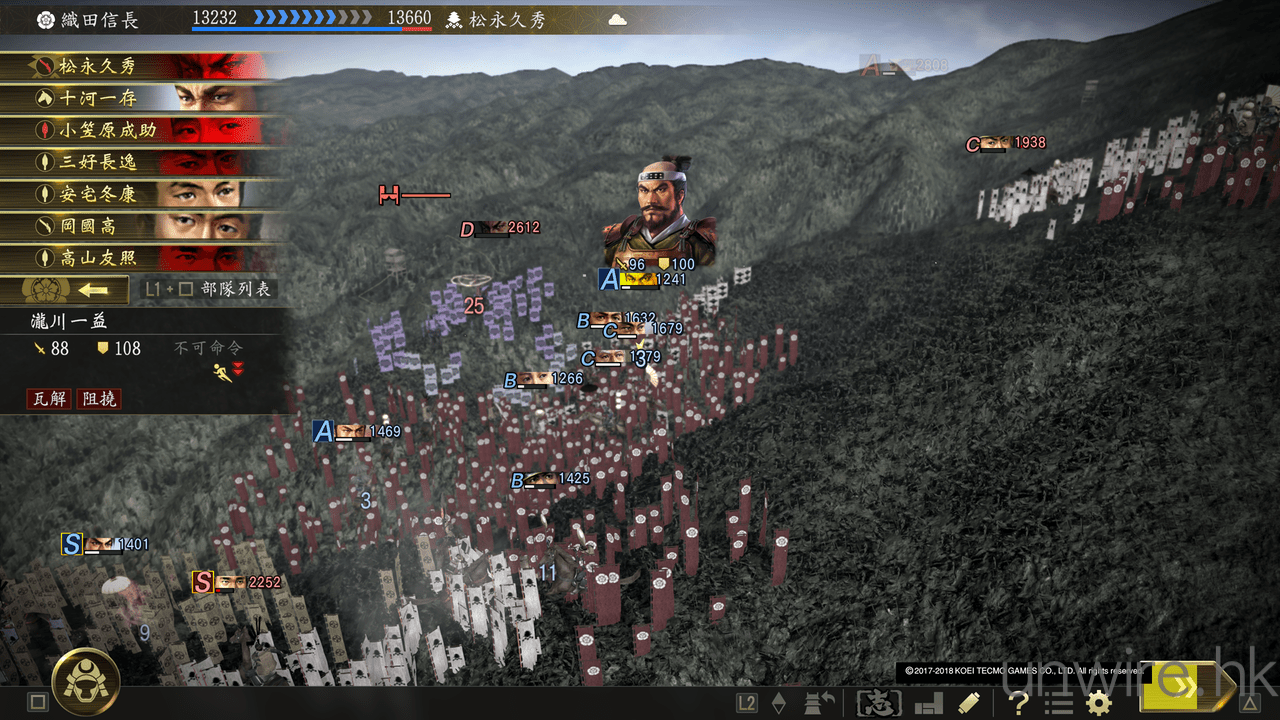This screenshot has width=1280, height=720.
Task: Open the help question mark icon
Action: click(1018, 702)
